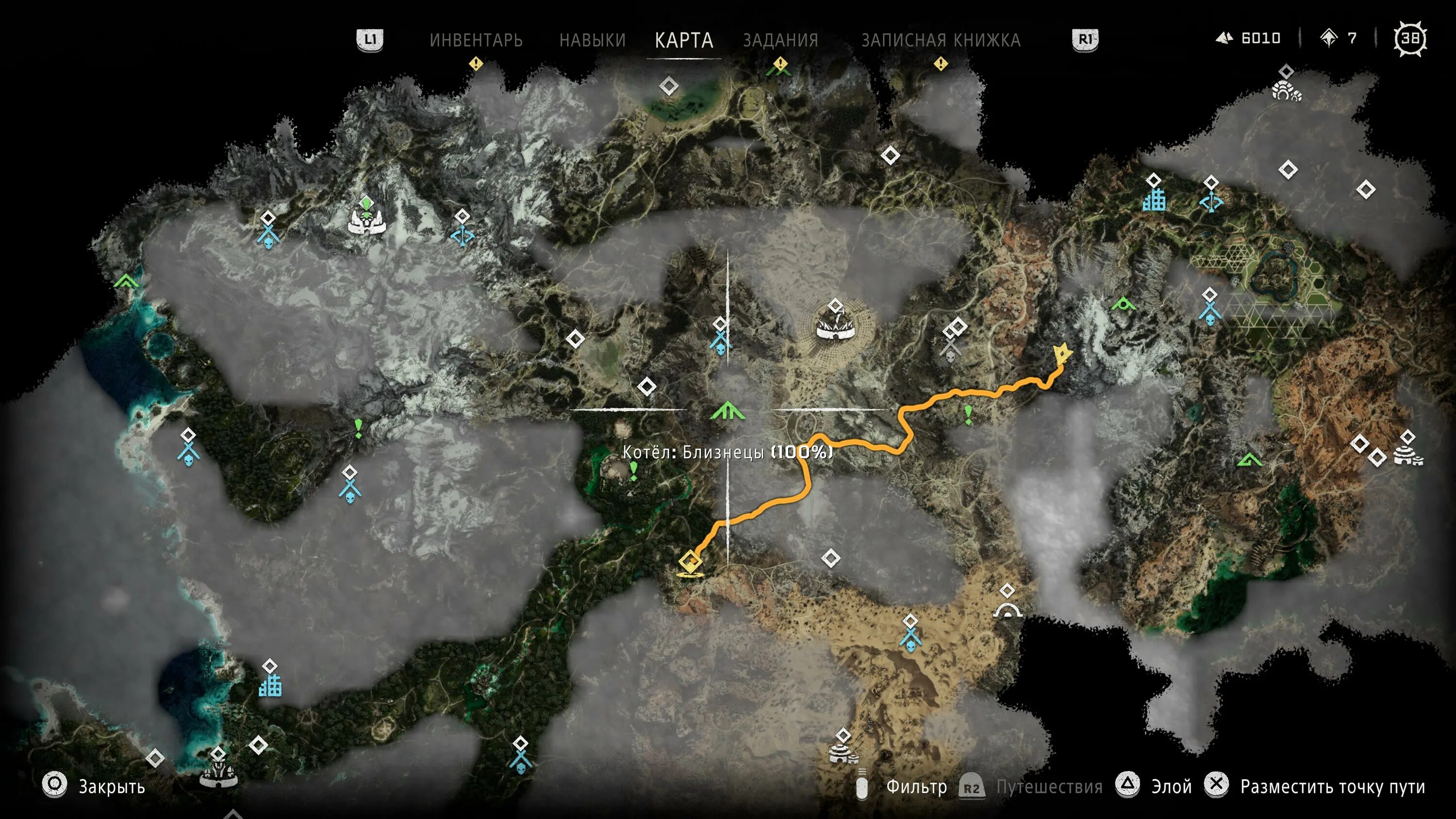Image resolution: width=1456 pixels, height=819 pixels.
Task: Select the green Котёл: Близнецы cauldron marker
Action: click(728, 411)
